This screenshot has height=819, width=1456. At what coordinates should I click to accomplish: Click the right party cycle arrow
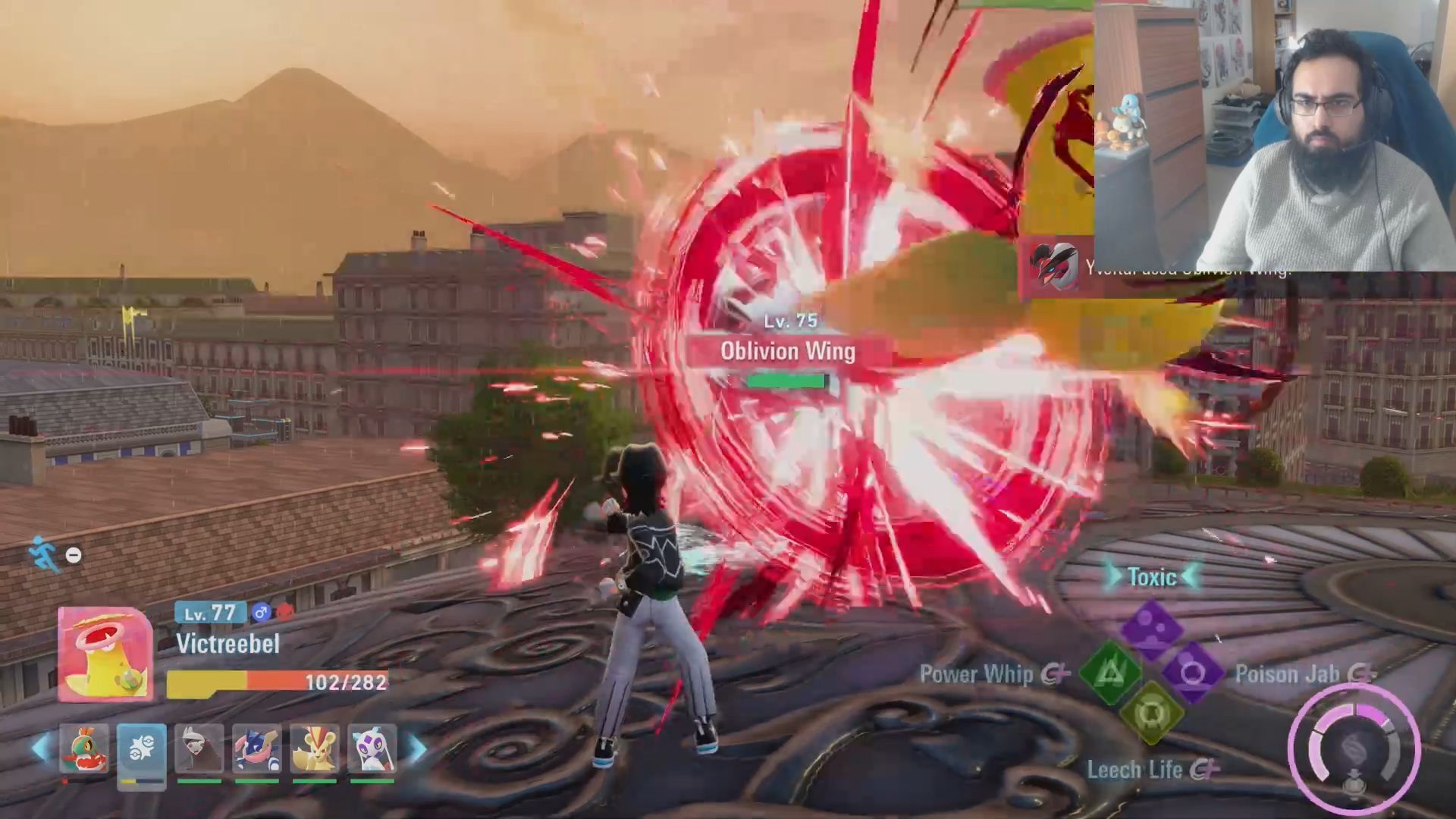[x=417, y=748]
